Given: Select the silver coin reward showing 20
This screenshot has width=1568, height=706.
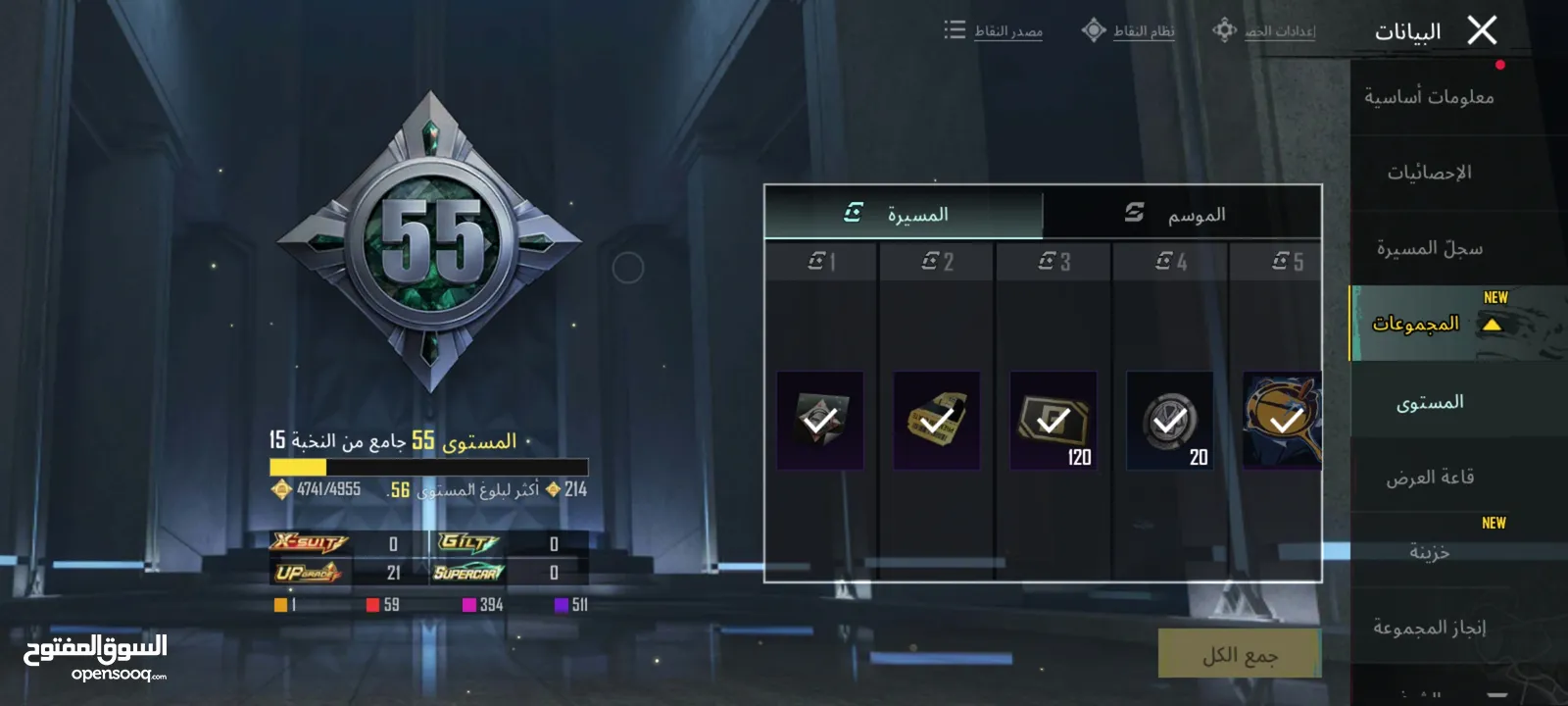Looking at the screenshot, I should [x=1170, y=420].
